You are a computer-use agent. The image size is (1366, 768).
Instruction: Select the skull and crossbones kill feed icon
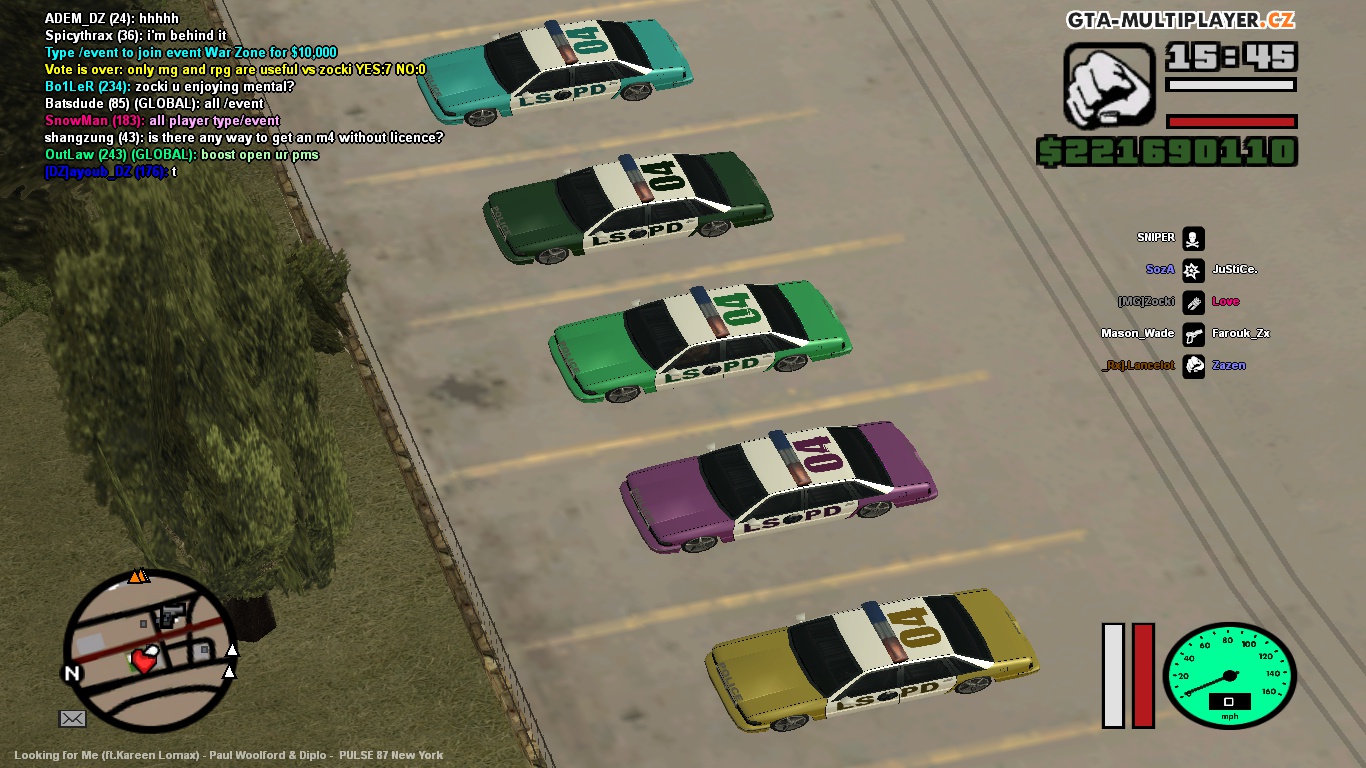(1193, 238)
